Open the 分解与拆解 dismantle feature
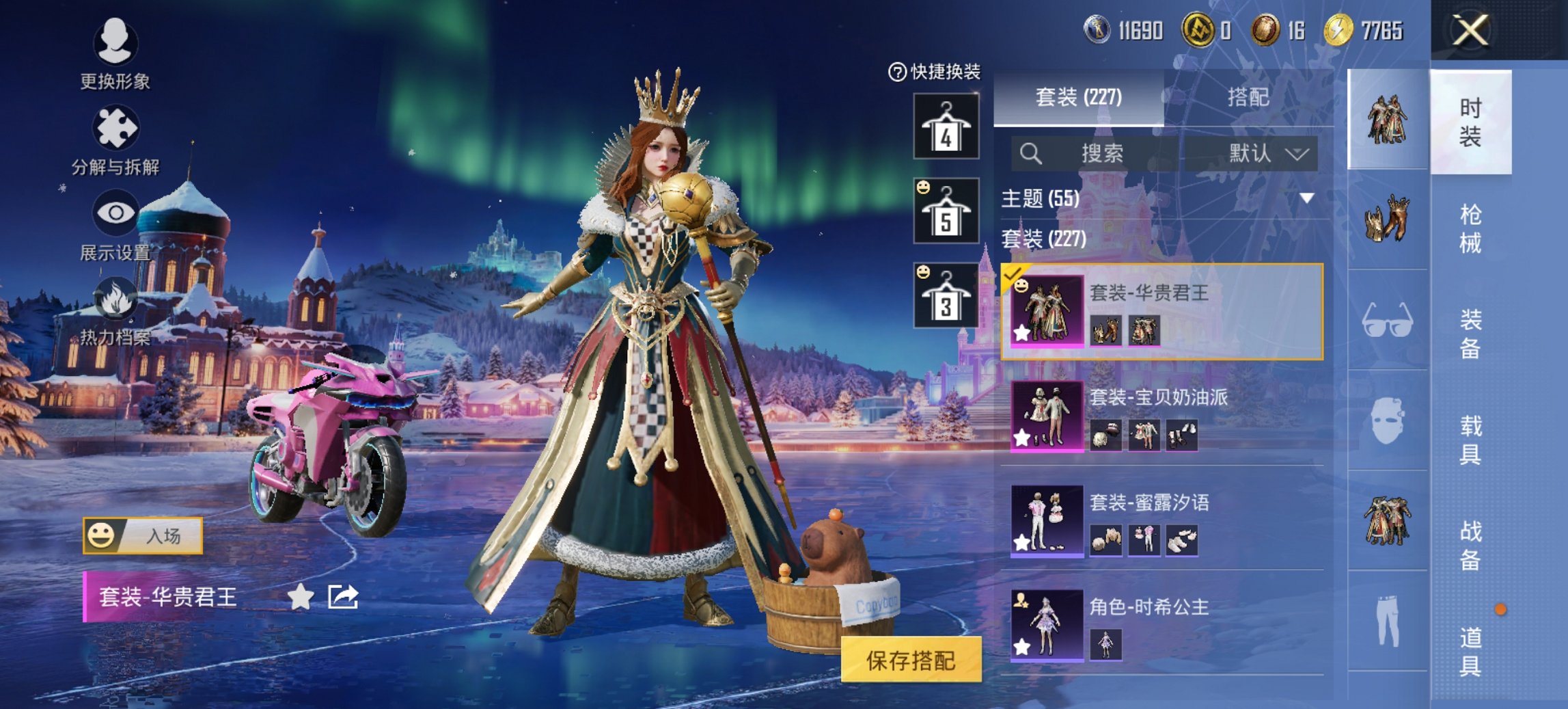This screenshot has height=709, width=1568. pyautogui.click(x=115, y=131)
